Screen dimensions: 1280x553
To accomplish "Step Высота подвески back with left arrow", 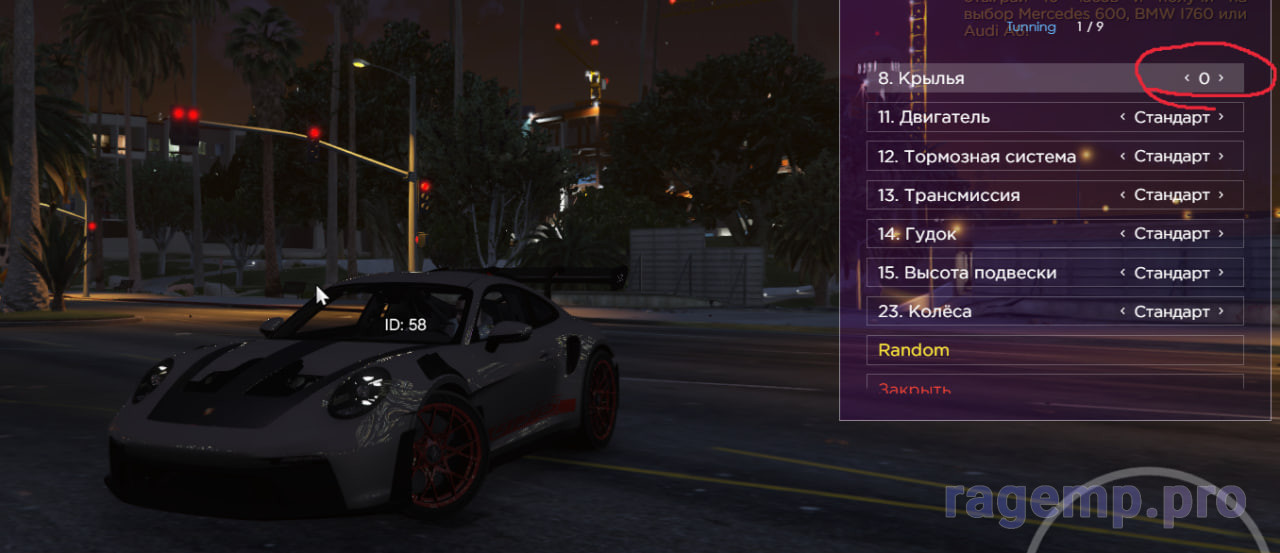I will point(1123,273).
